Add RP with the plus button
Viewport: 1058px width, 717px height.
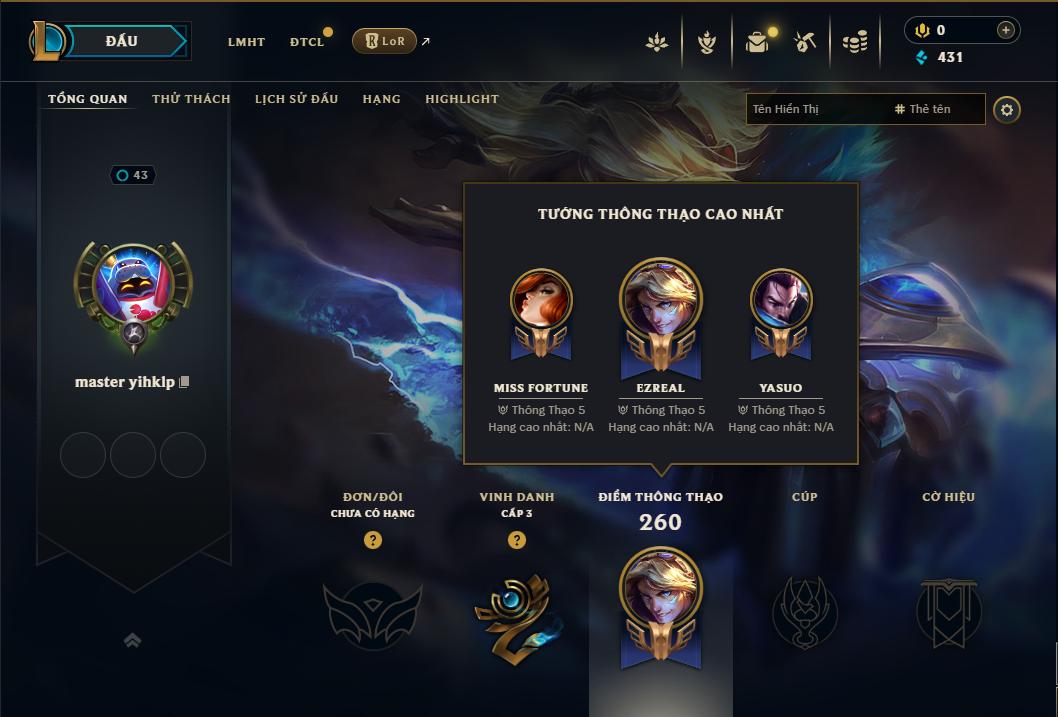pos(1006,31)
